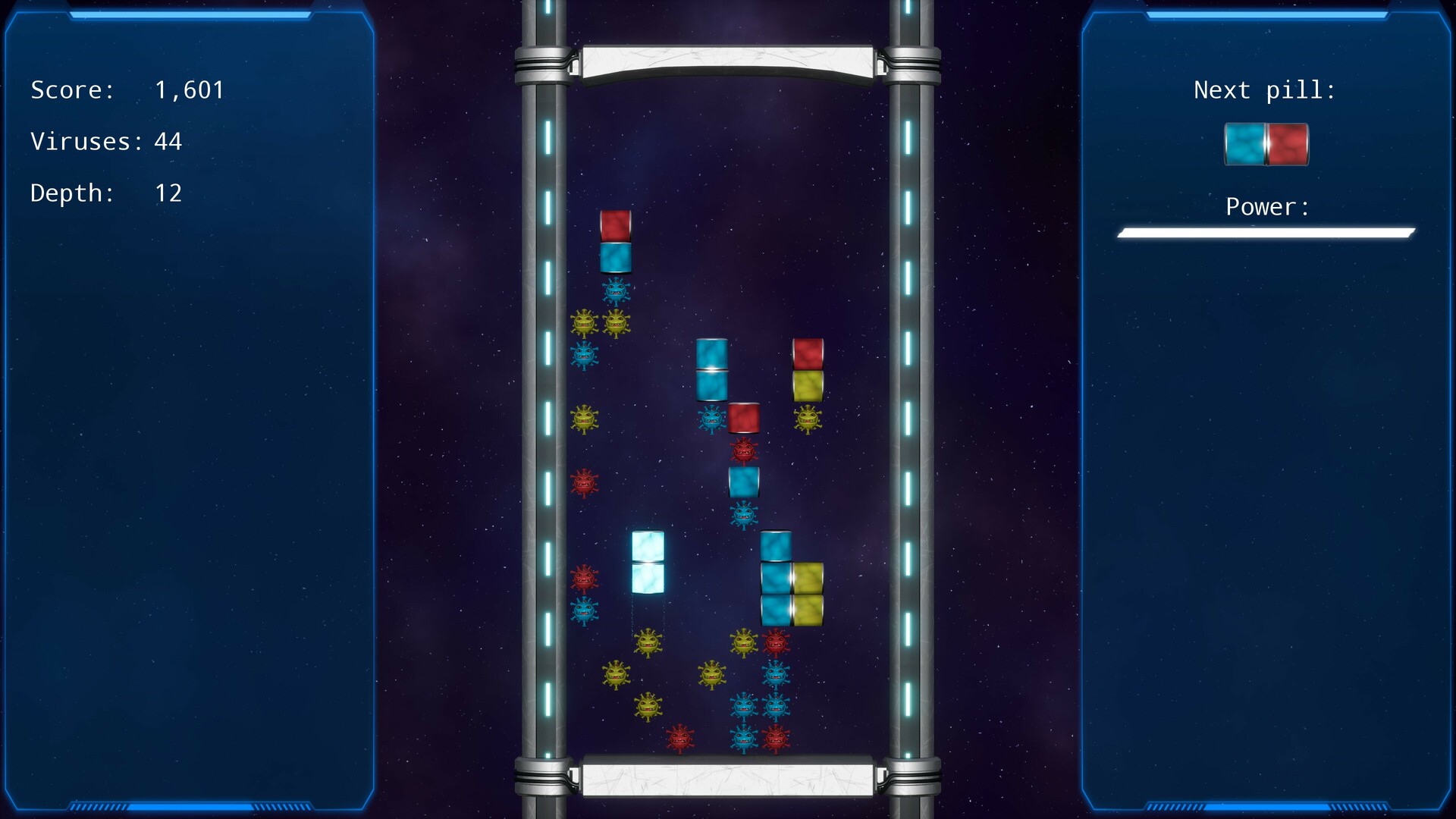Click the red virus at the bottom right cluster
Image resolution: width=1456 pixels, height=819 pixels.
tap(775, 739)
